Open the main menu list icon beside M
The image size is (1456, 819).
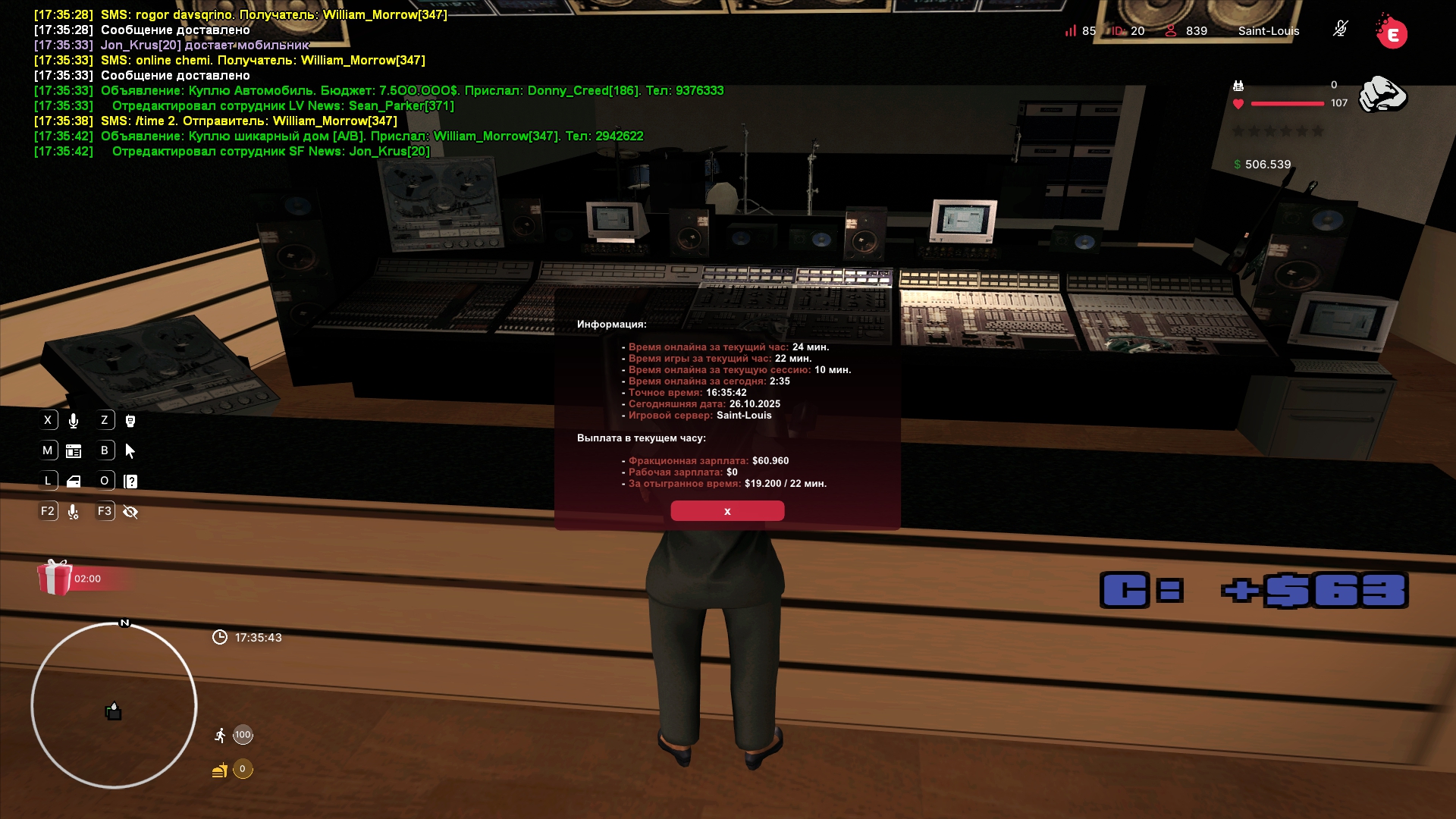[74, 451]
